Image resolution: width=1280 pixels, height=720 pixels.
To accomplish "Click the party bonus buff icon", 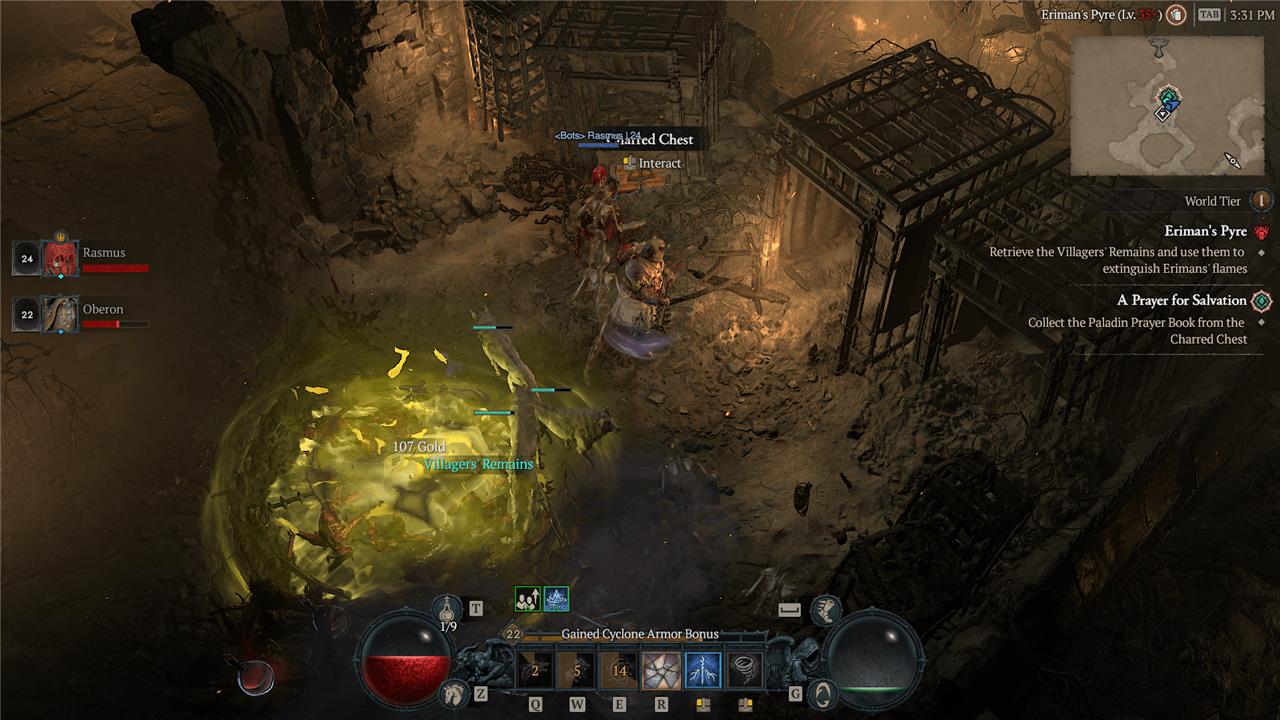I will (527, 599).
